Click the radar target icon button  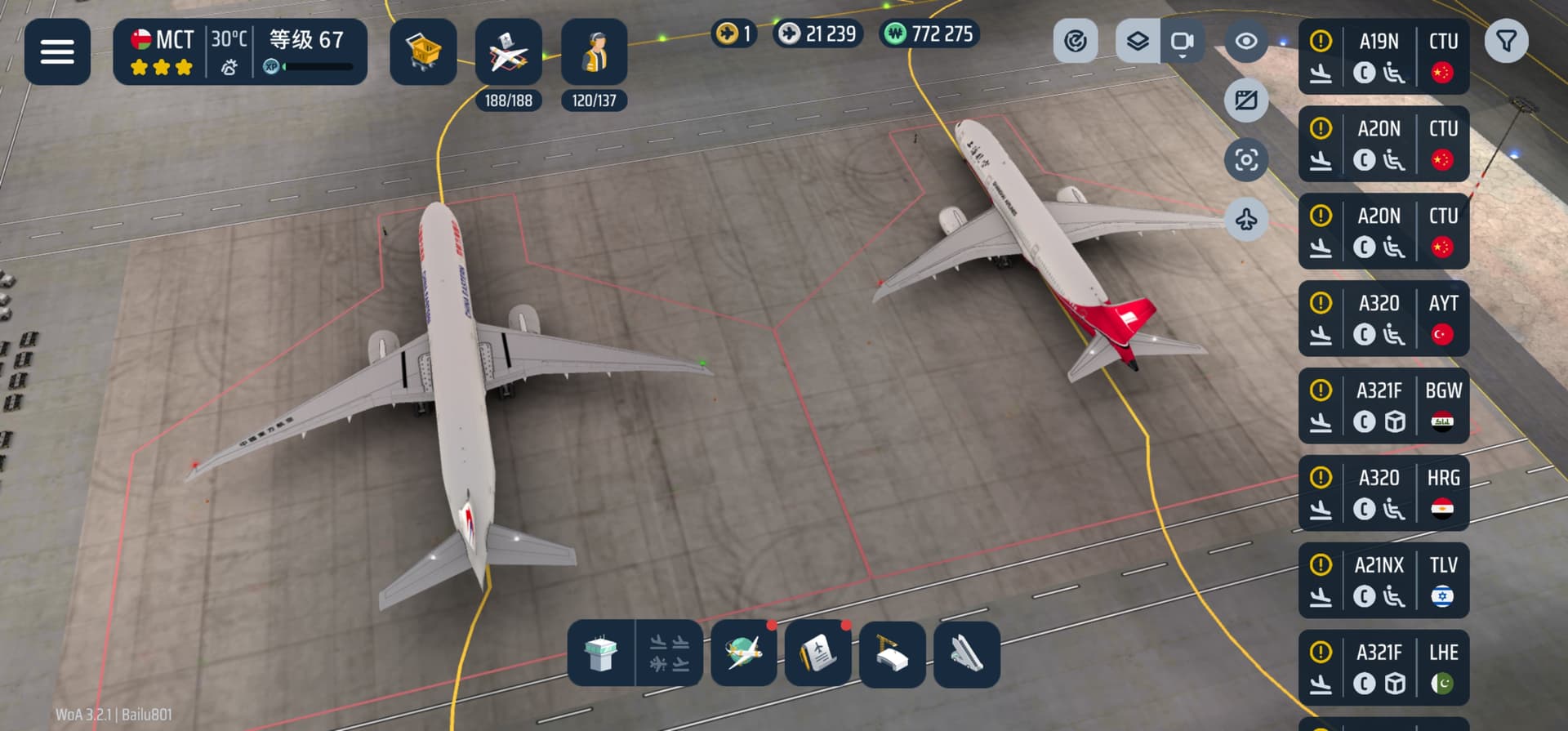1076,41
